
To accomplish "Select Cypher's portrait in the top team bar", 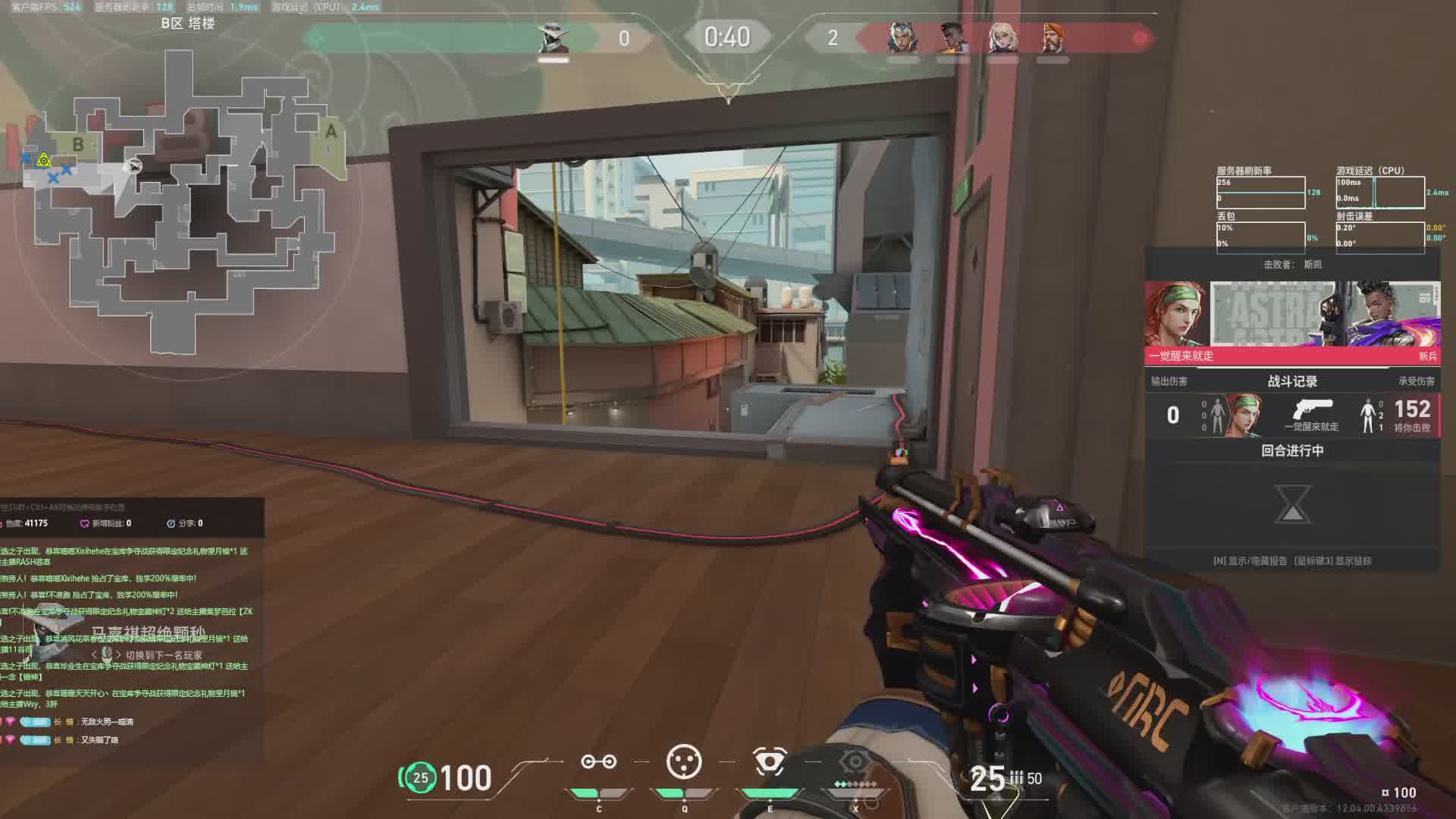I will [x=553, y=38].
